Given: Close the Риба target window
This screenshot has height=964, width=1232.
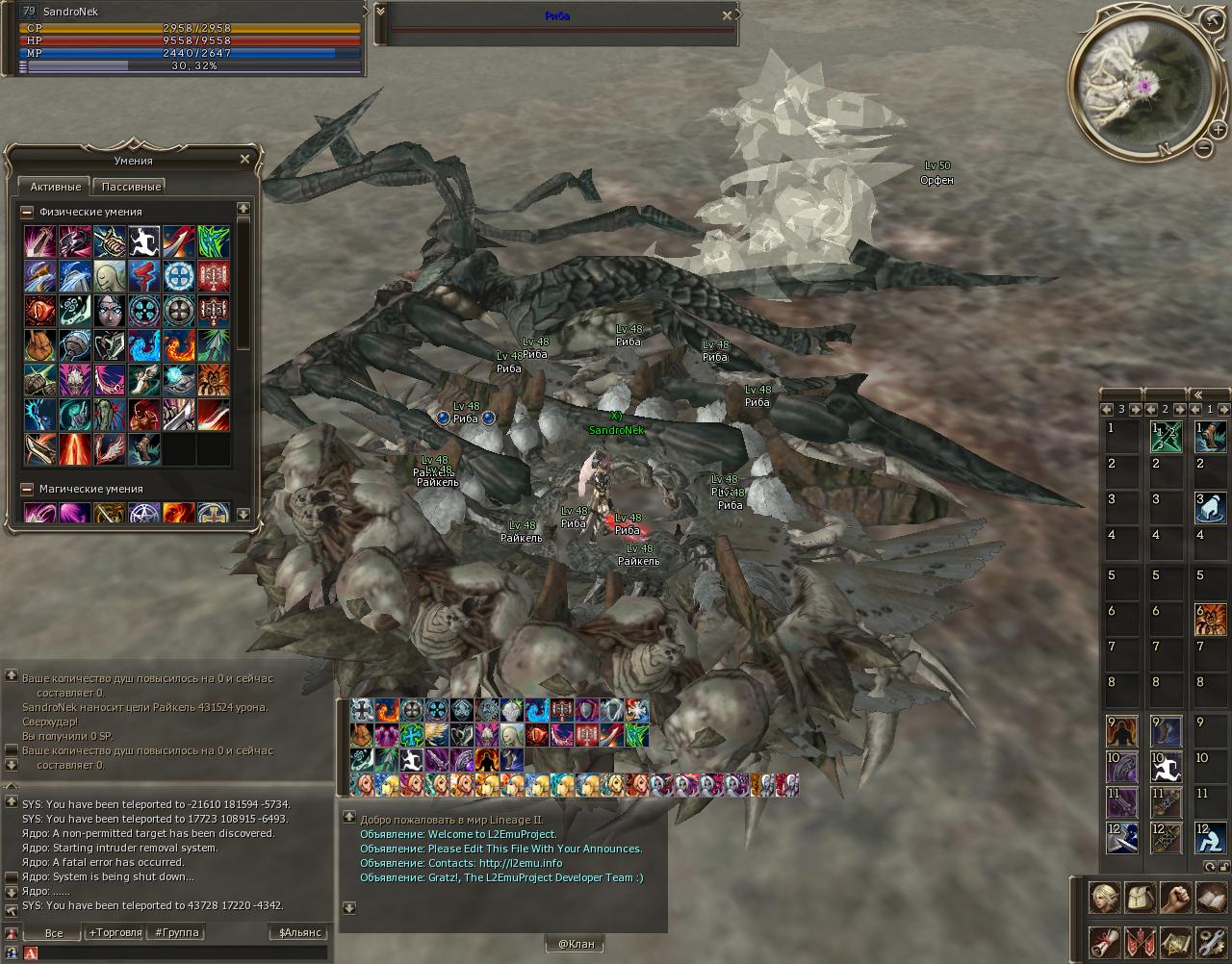Looking at the screenshot, I should pyautogui.click(x=728, y=15).
